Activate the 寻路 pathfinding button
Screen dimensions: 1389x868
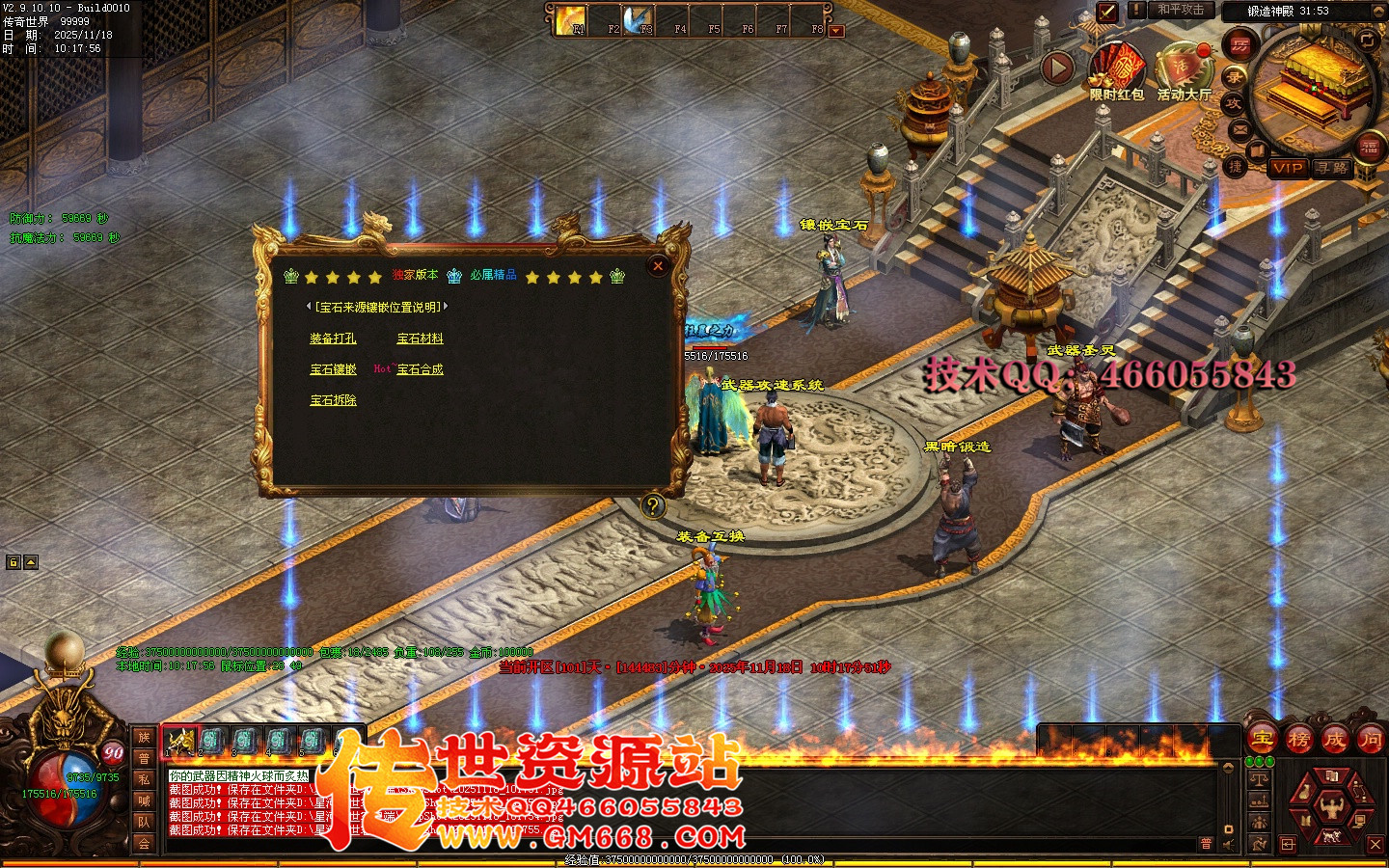coord(1333,168)
